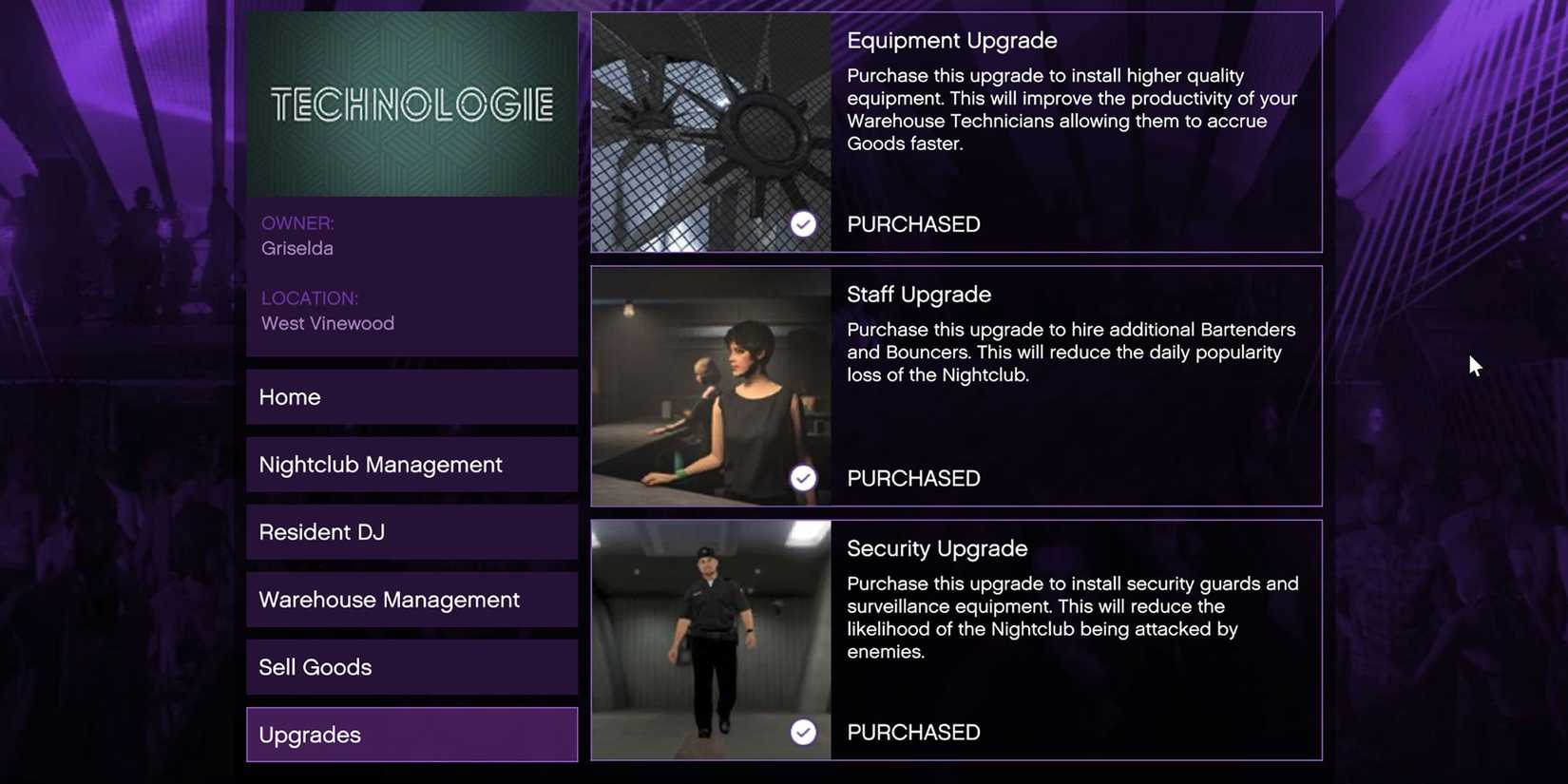Screen dimensions: 1568x784
Task: Toggle the Staff Upgrade purchase indicator
Action: (803, 477)
